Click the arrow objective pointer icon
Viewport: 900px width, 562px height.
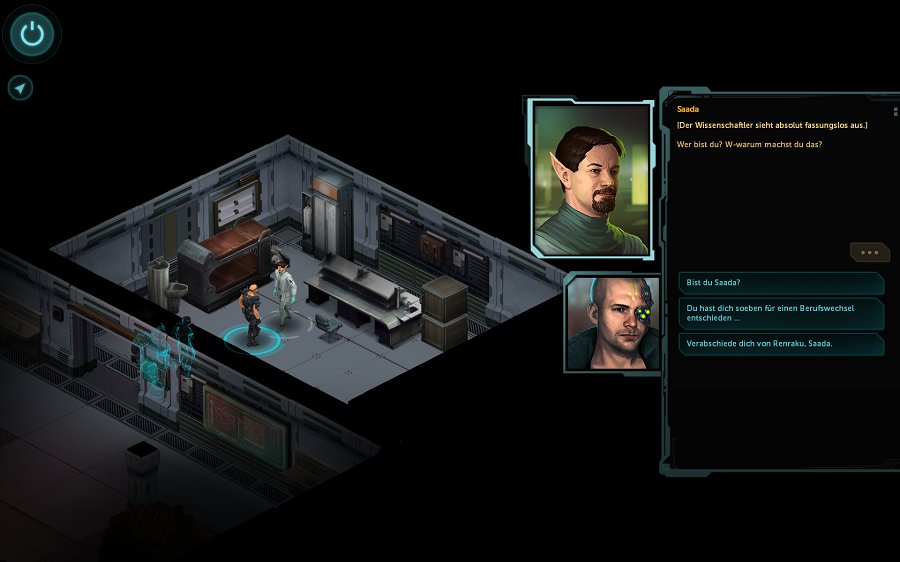click(20, 88)
